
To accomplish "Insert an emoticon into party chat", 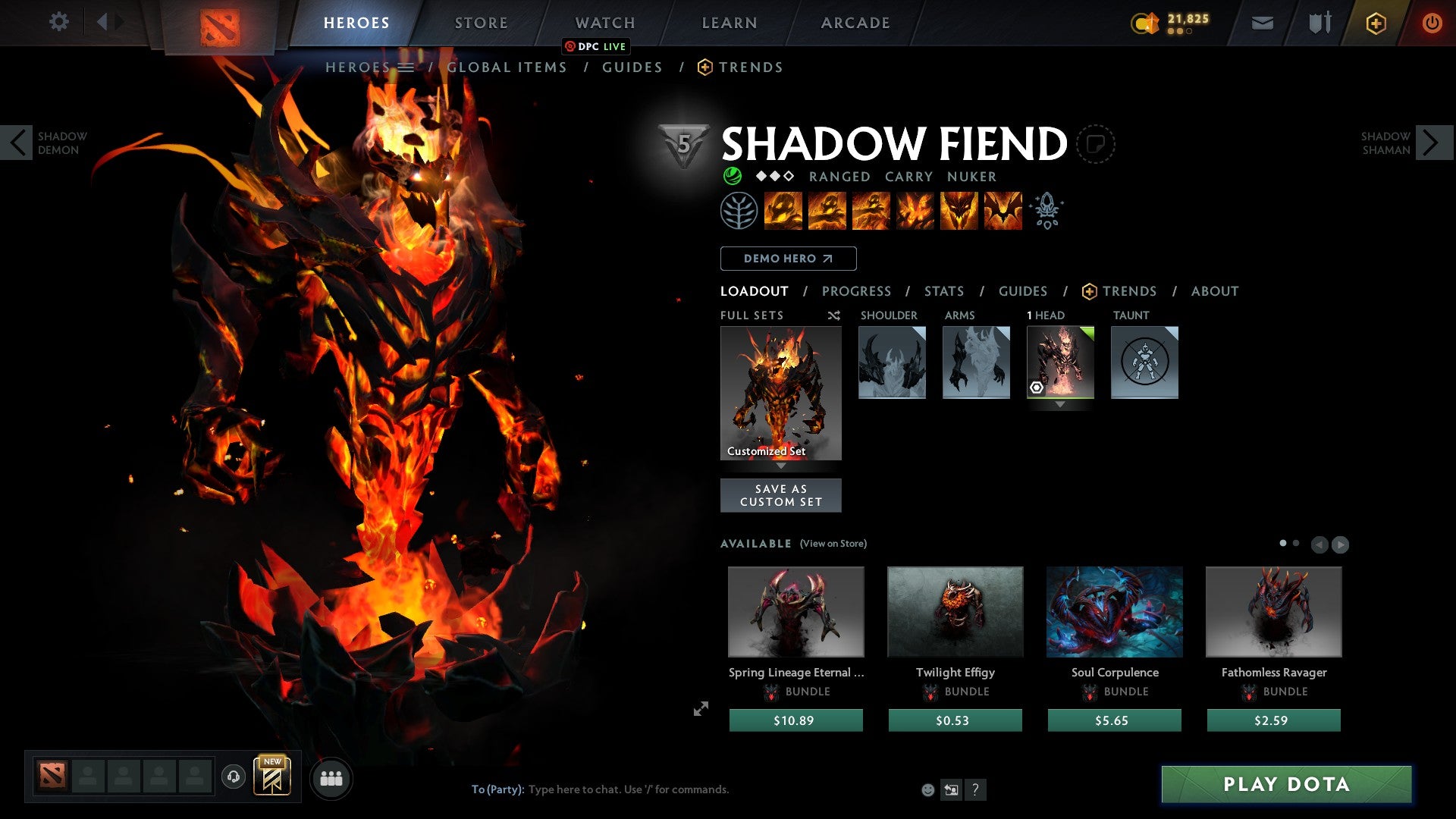I will pyautogui.click(x=927, y=789).
